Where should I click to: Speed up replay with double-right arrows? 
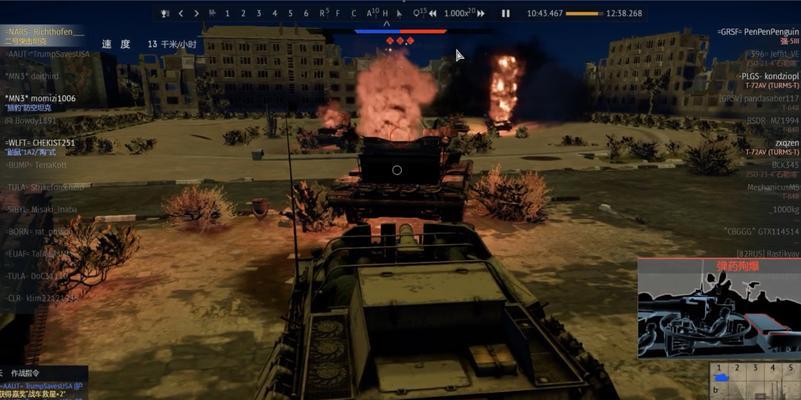482,13
